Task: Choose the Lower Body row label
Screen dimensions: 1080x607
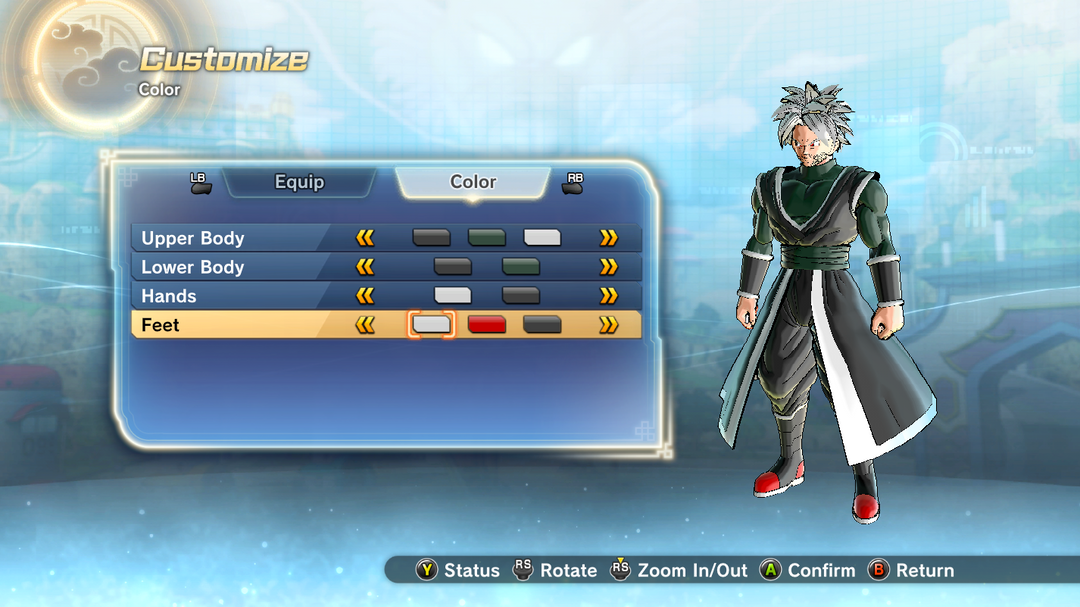Action: [x=193, y=267]
